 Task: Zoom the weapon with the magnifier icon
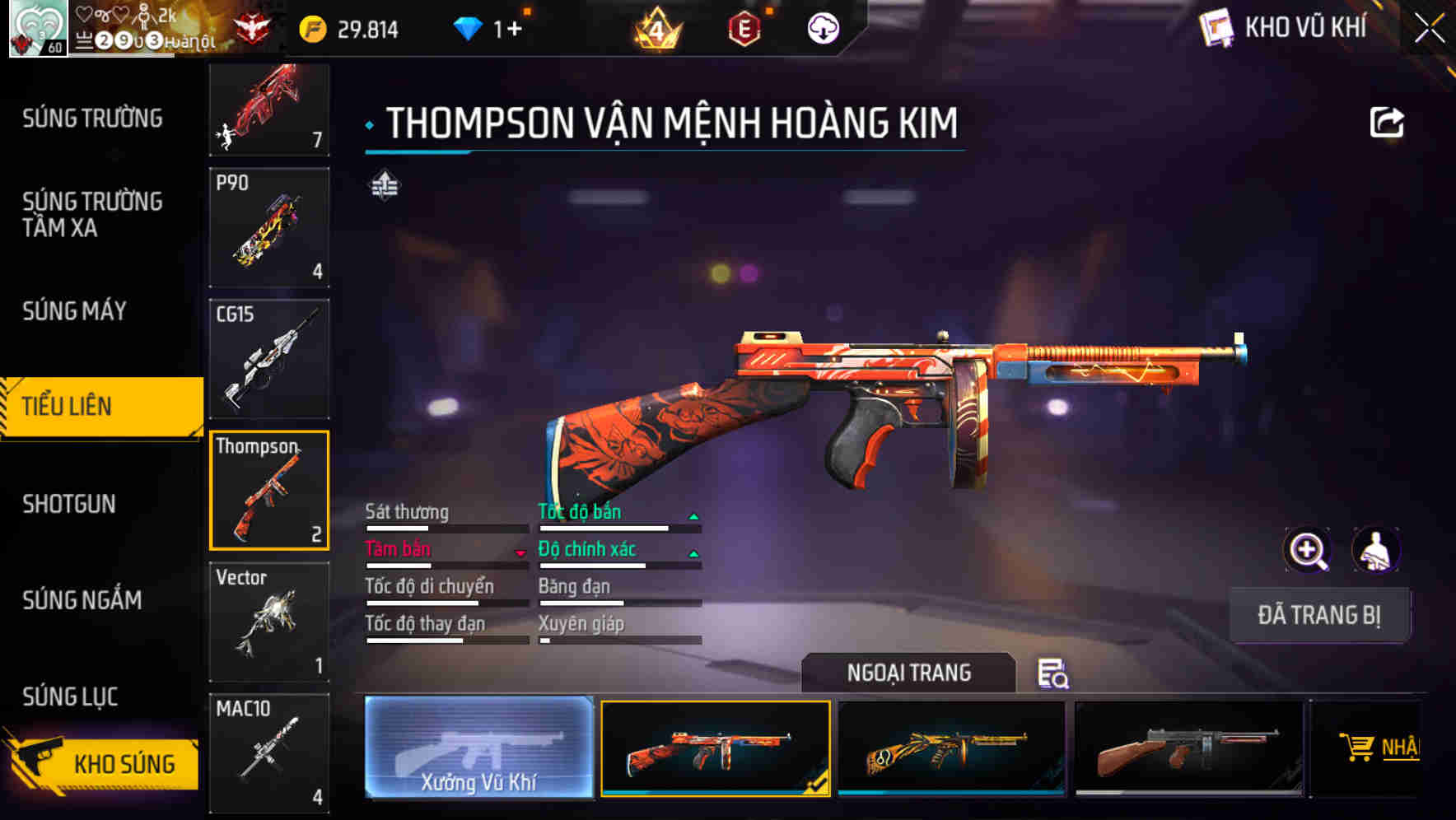[x=1307, y=549]
